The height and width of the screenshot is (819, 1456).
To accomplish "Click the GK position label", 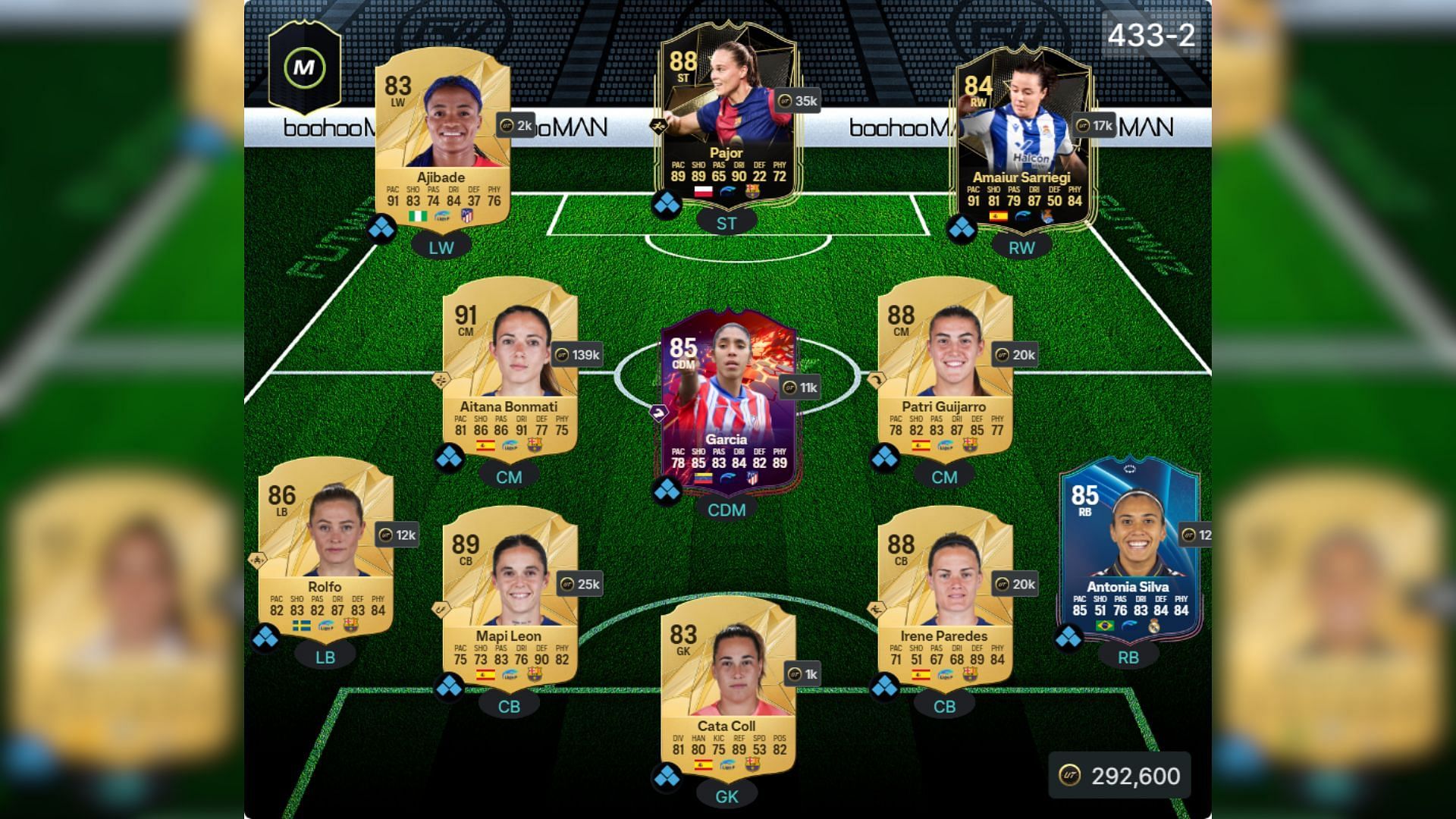I will click(726, 795).
